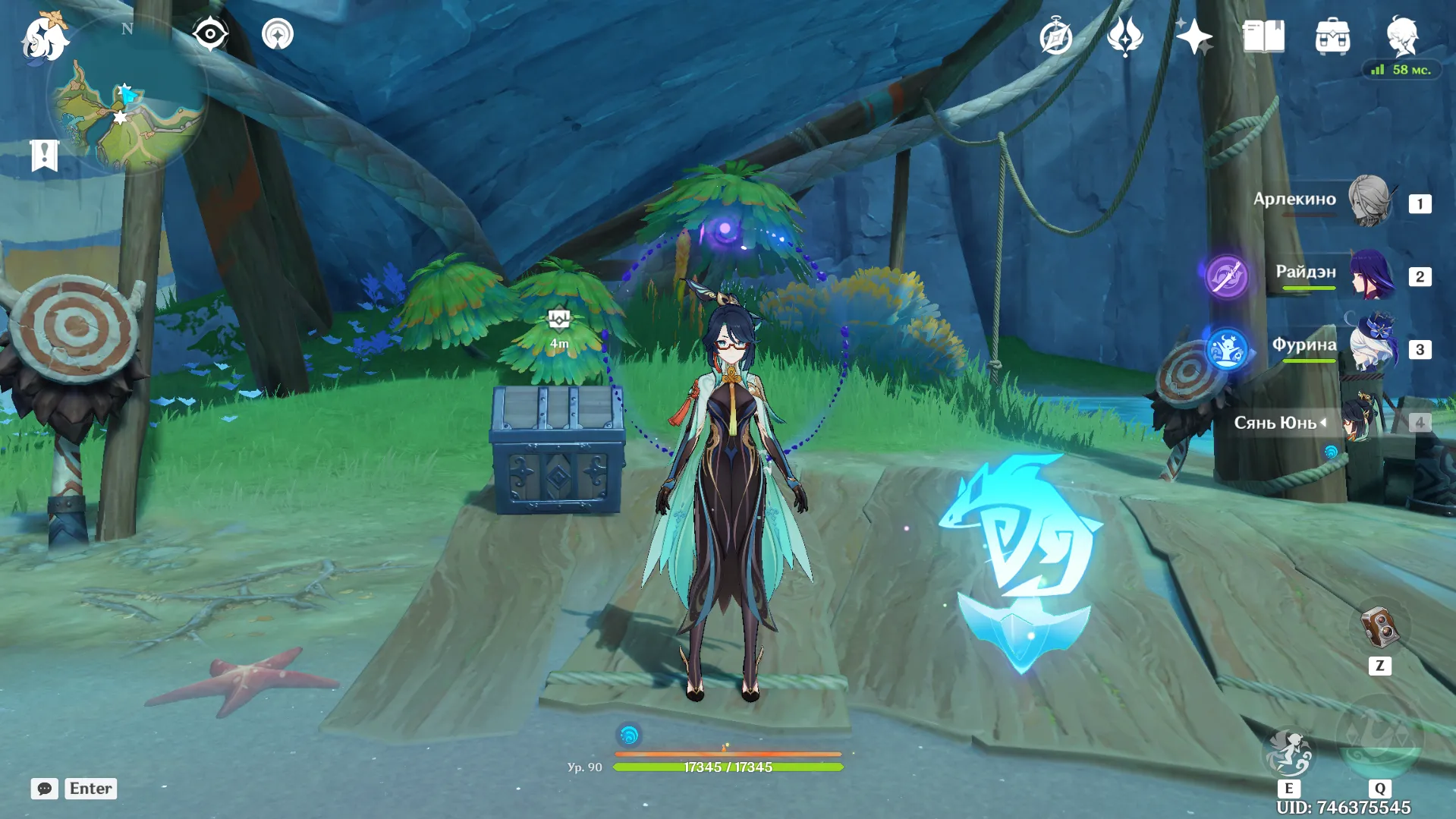This screenshot has width=1456, height=819.
Task: Open the adventure compass icon
Action: [x=1055, y=36]
